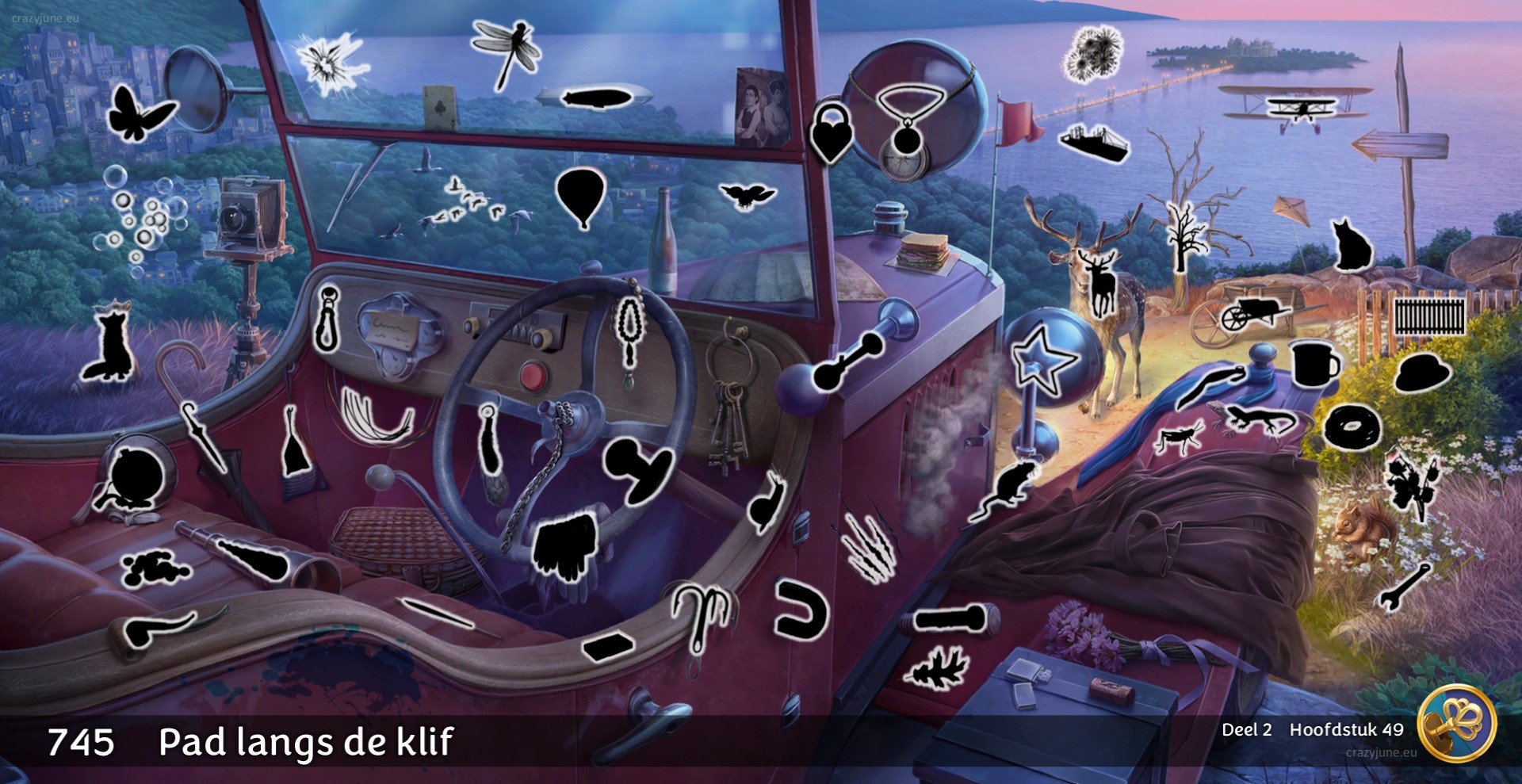Viewport: 1522px width, 784px height.
Task: Select the oak leaf silhouette
Action: [939, 667]
